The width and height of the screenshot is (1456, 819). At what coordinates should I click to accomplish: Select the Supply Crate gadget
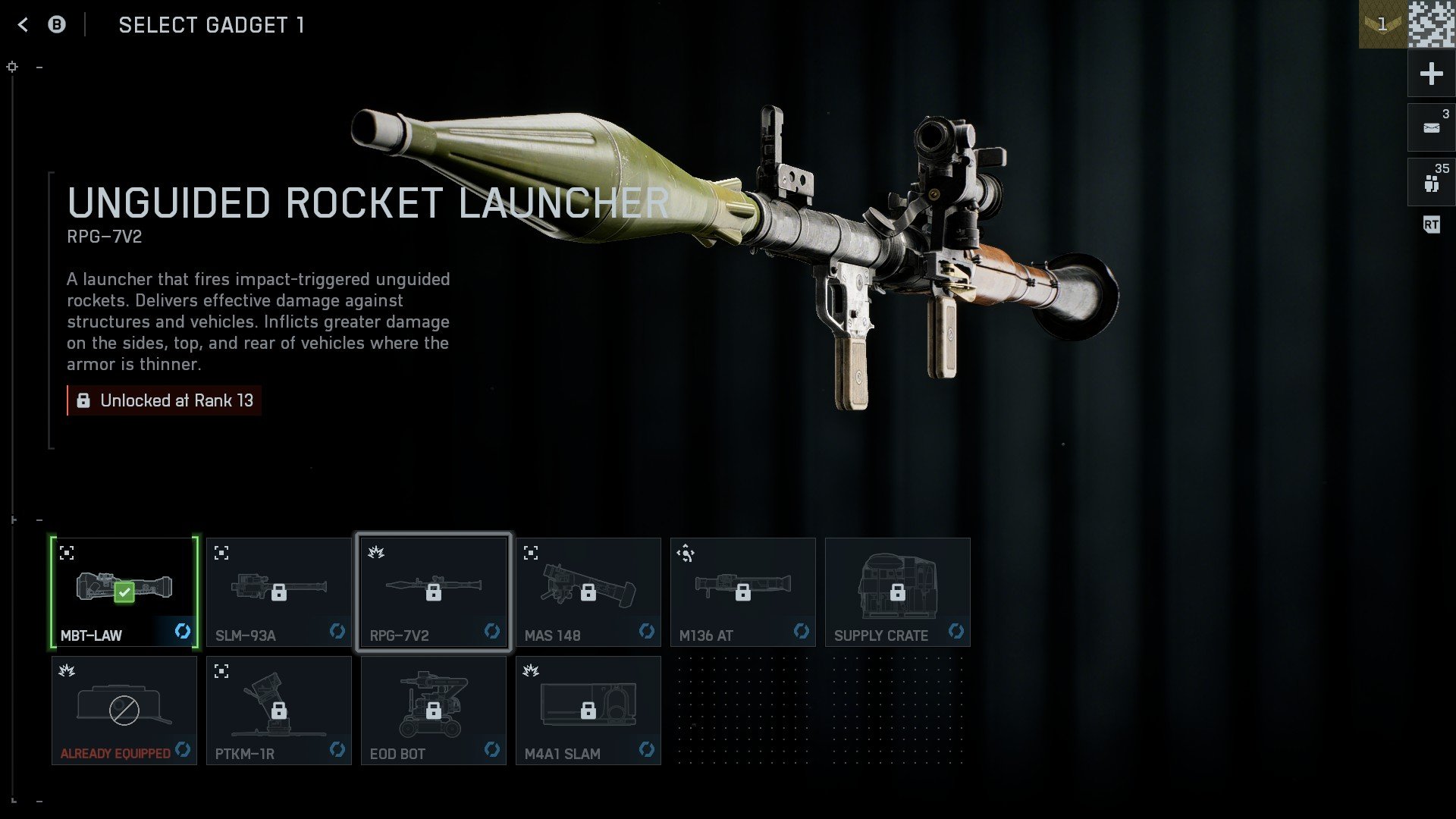pos(898,592)
